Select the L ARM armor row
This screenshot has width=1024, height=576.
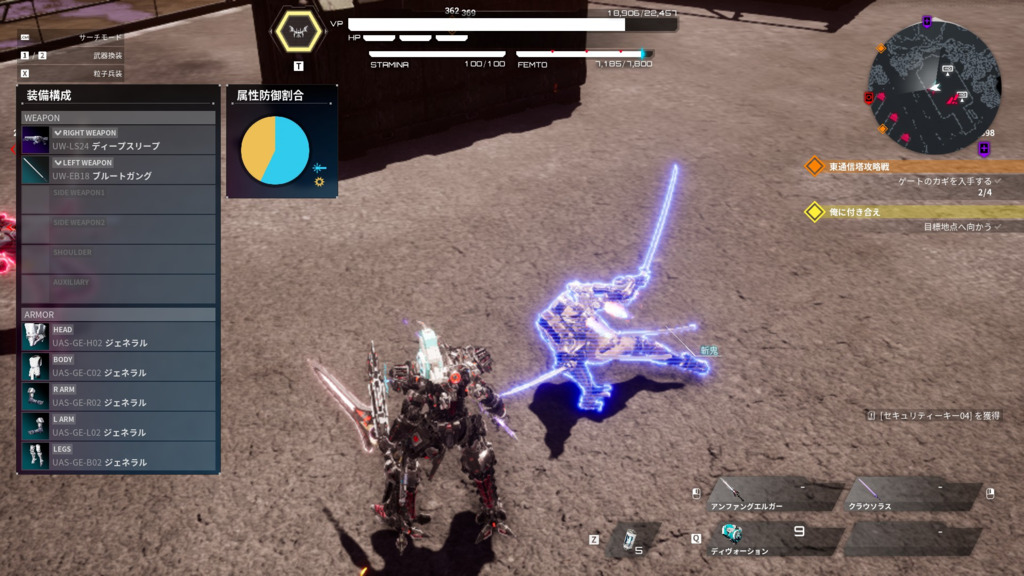(x=118, y=427)
